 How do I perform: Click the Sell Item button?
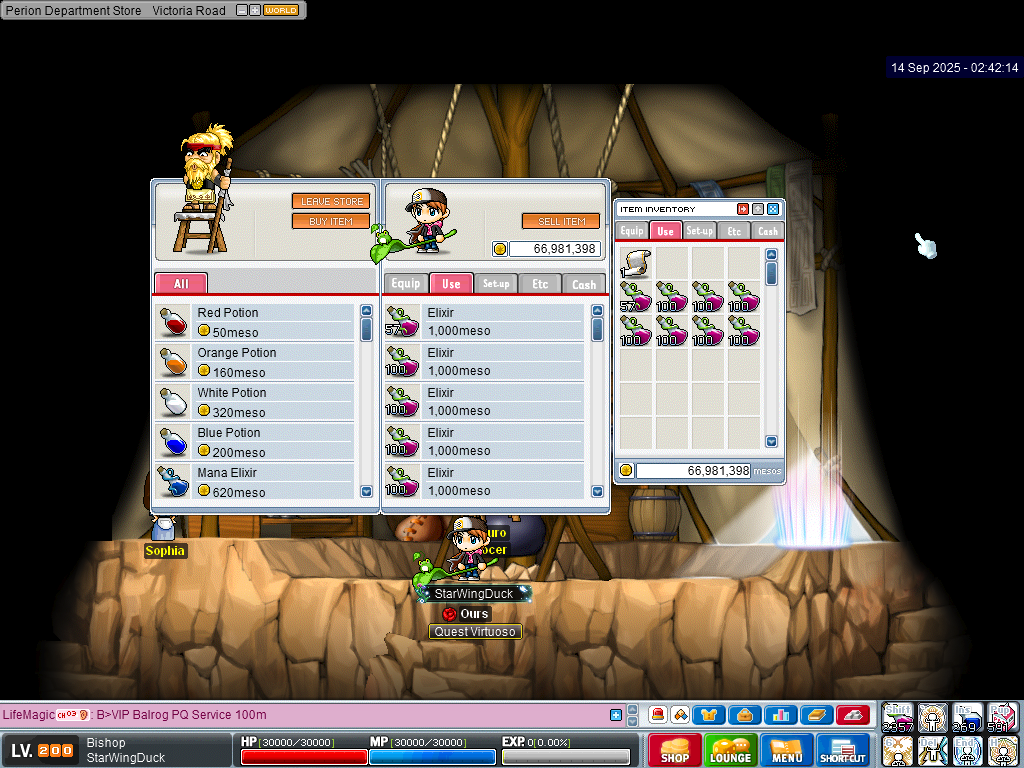point(561,221)
